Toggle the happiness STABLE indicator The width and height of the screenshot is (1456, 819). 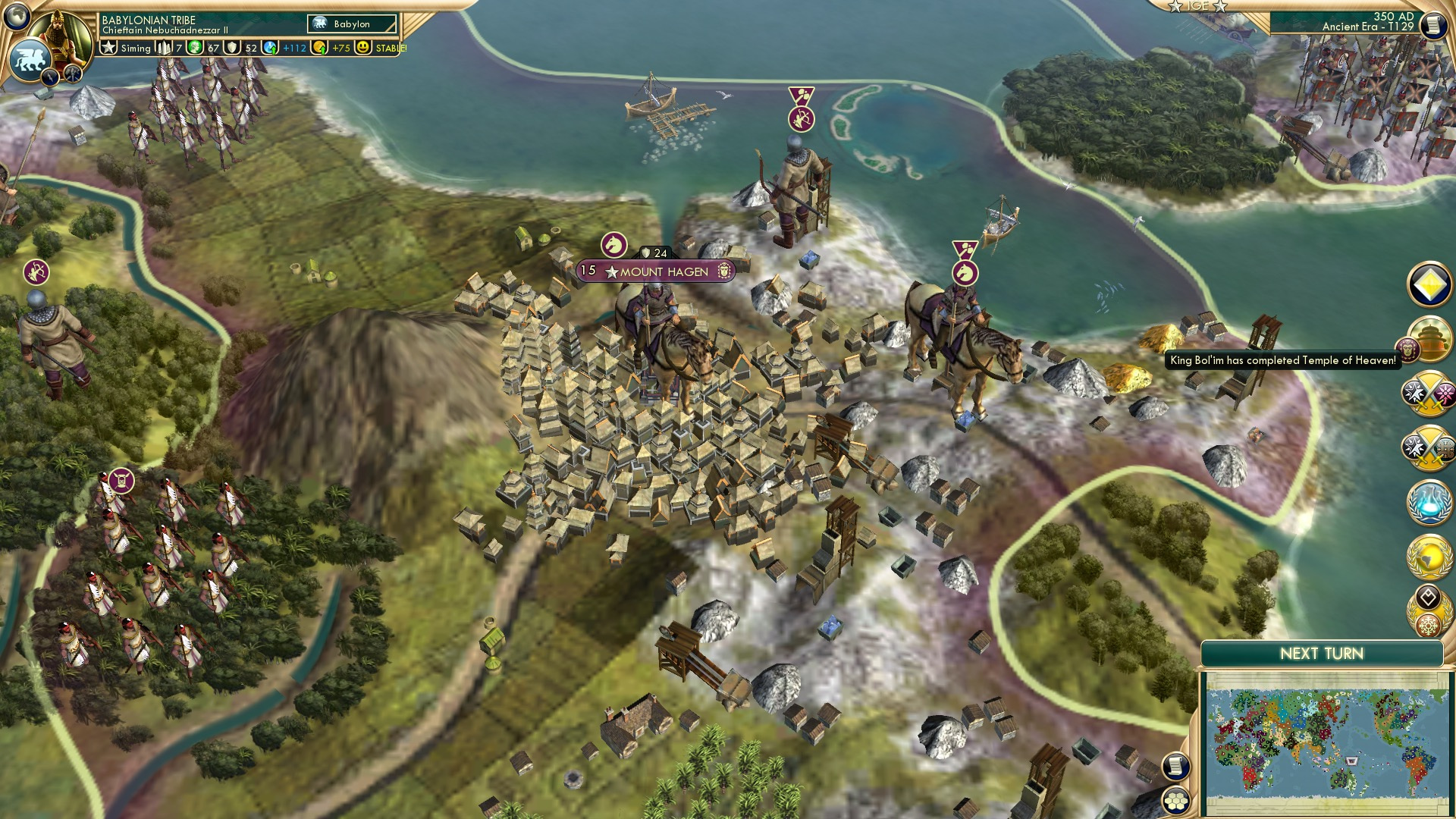click(388, 47)
